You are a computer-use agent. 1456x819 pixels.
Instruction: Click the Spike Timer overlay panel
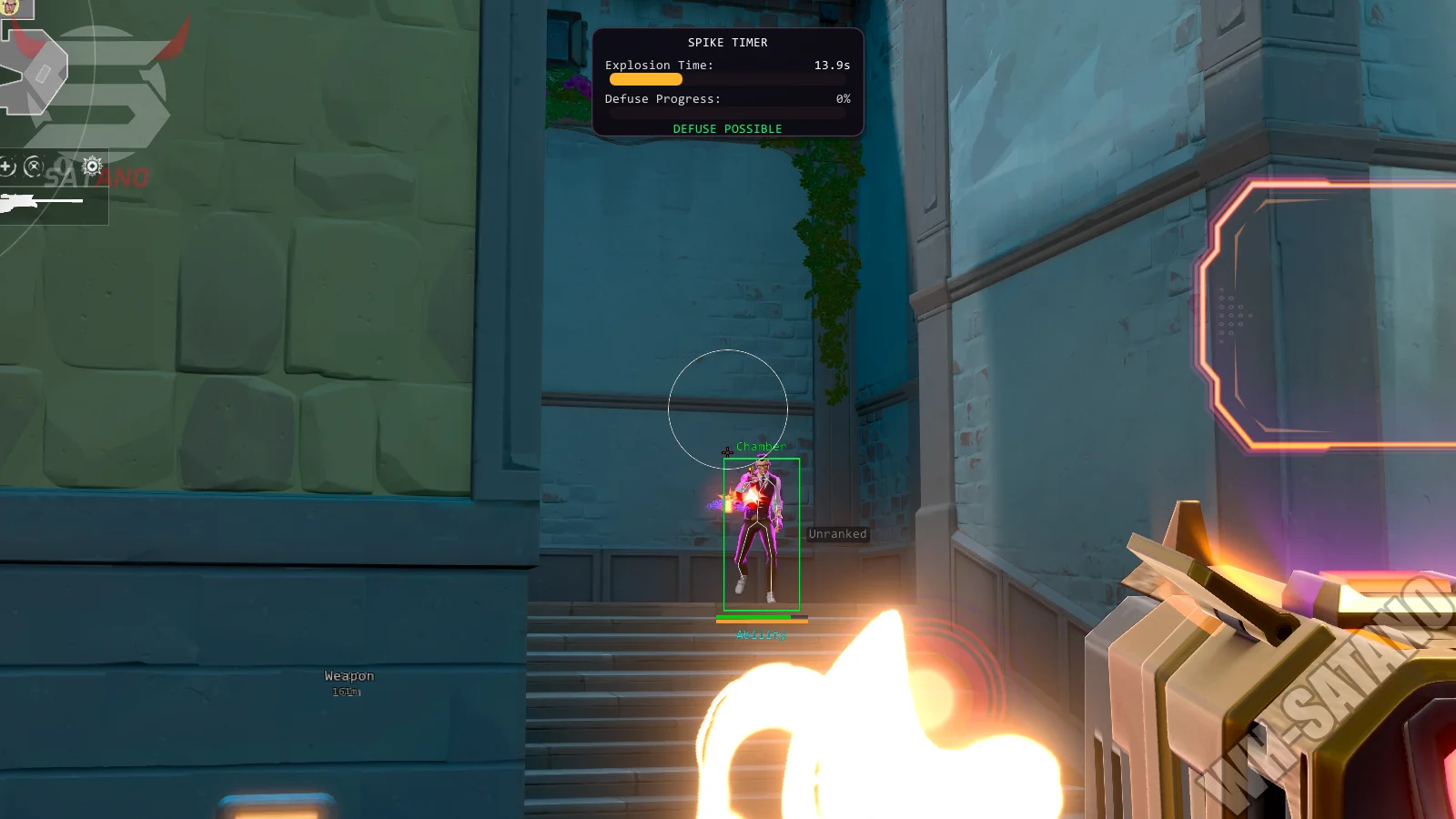pos(727,82)
